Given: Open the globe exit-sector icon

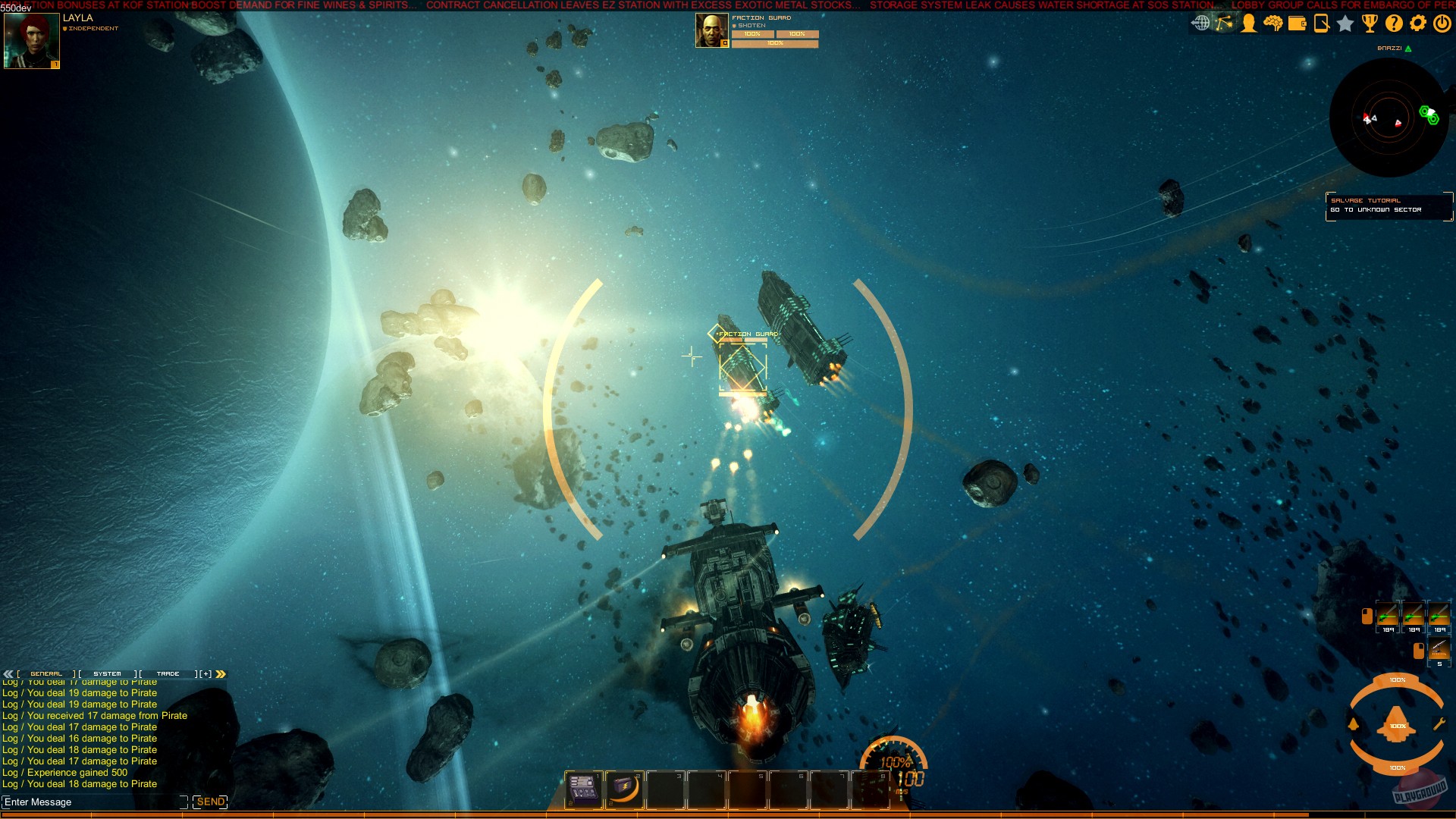Looking at the screenshot, I should 1200,23.
